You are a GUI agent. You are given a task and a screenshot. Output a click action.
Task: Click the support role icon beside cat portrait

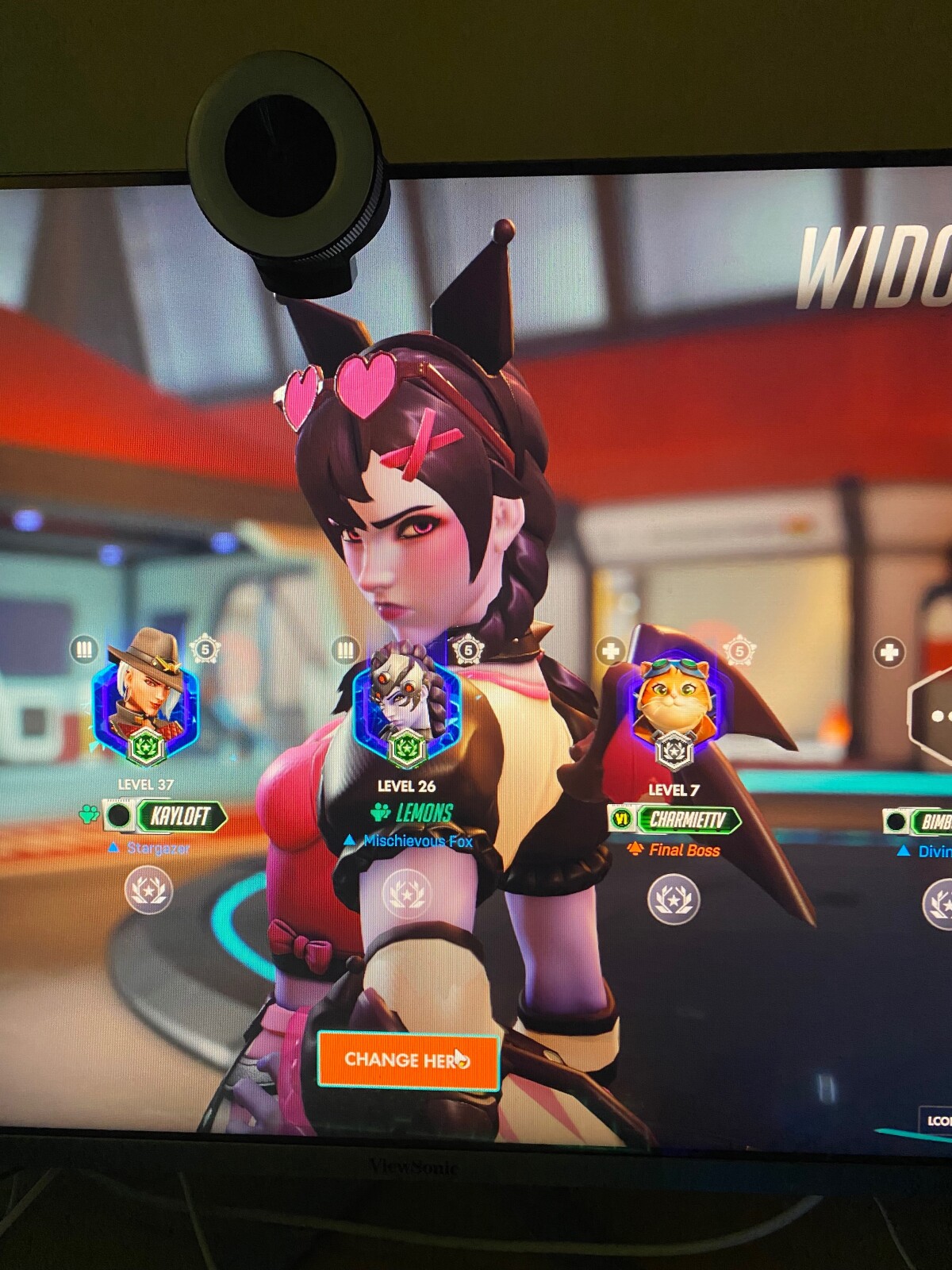click(x=610, y=652)
